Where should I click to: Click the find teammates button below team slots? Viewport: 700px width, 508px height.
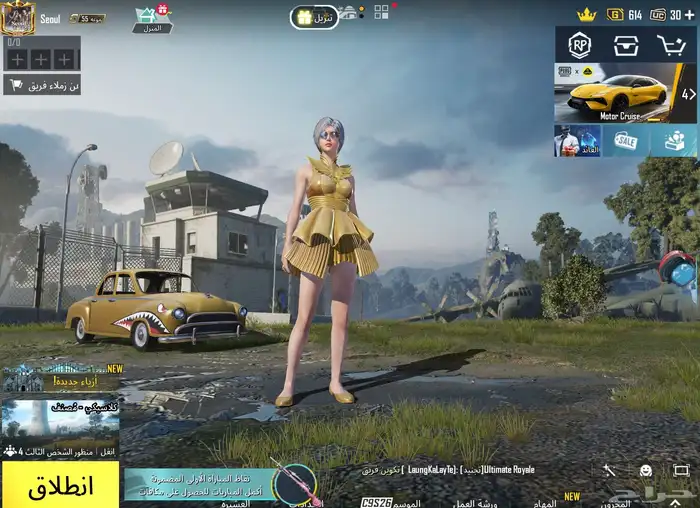click(42, 85)
